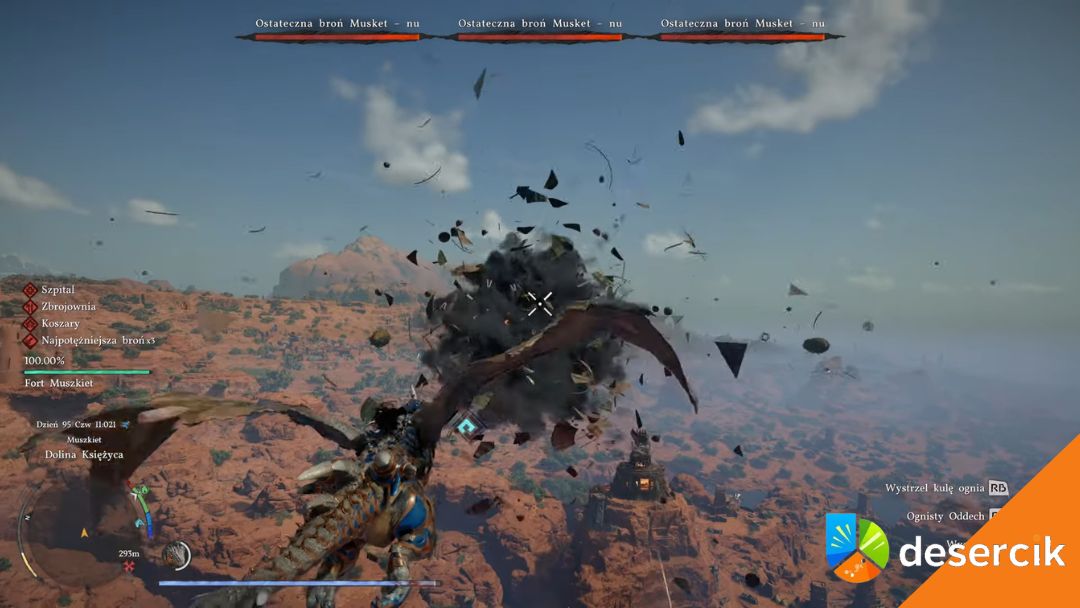
Task: Click the red crossed-swords marker showing 293m
Action: click(x=128, y=566)
